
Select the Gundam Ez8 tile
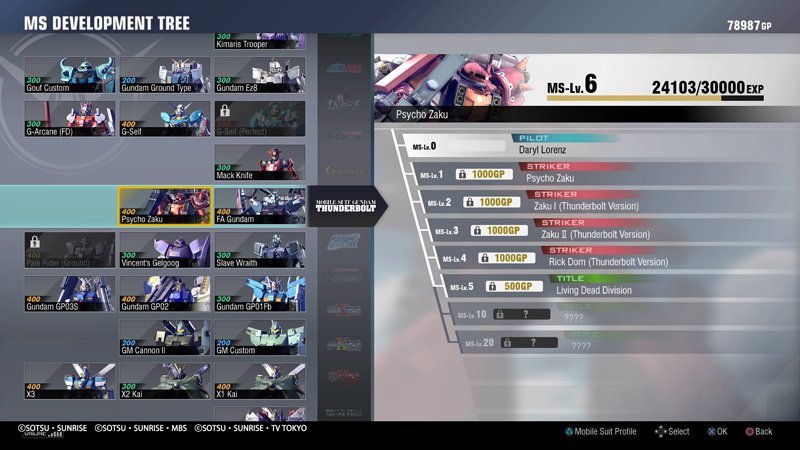tap(260, 75)
